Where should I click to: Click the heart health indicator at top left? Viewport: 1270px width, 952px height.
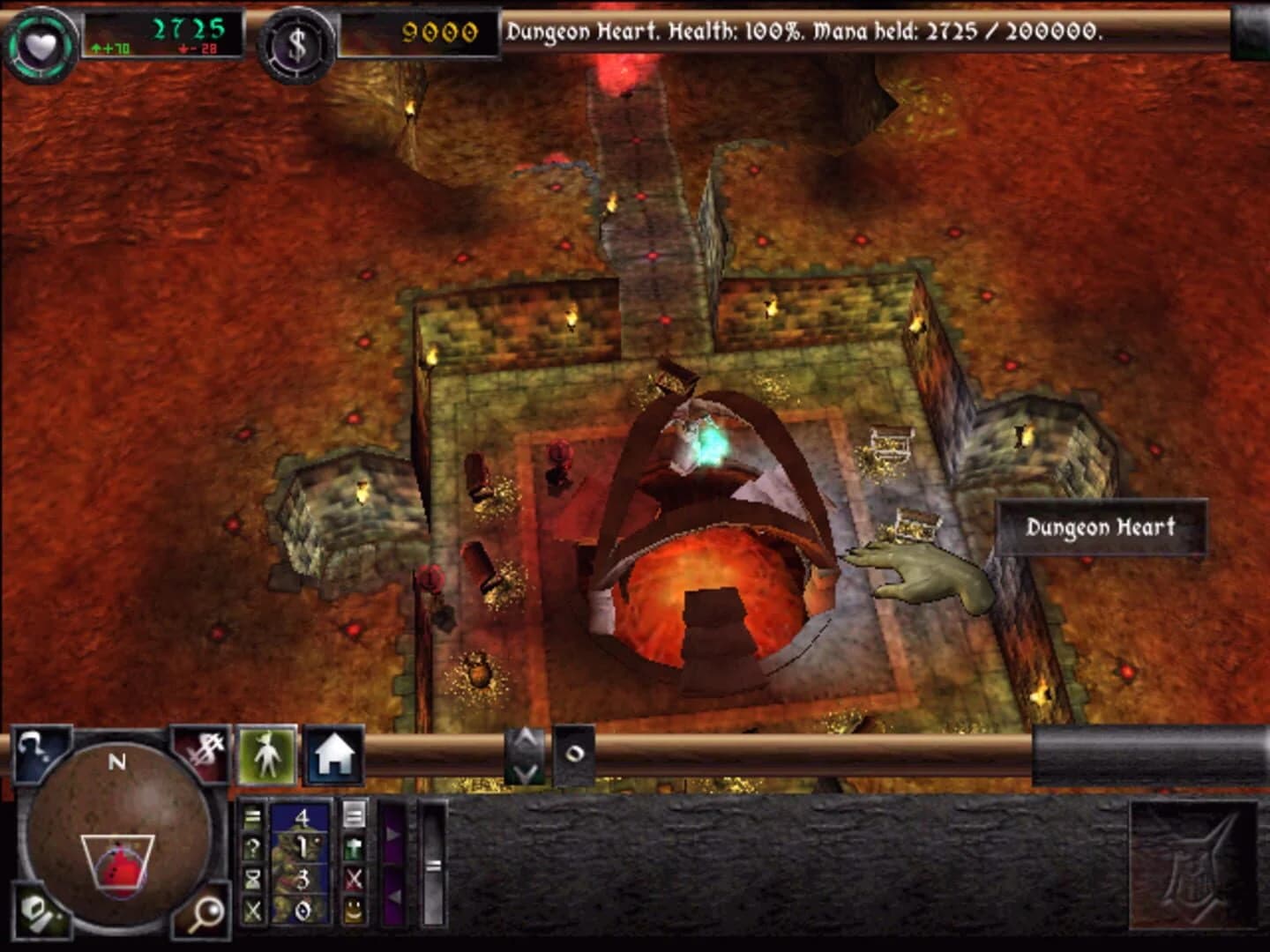41,39
